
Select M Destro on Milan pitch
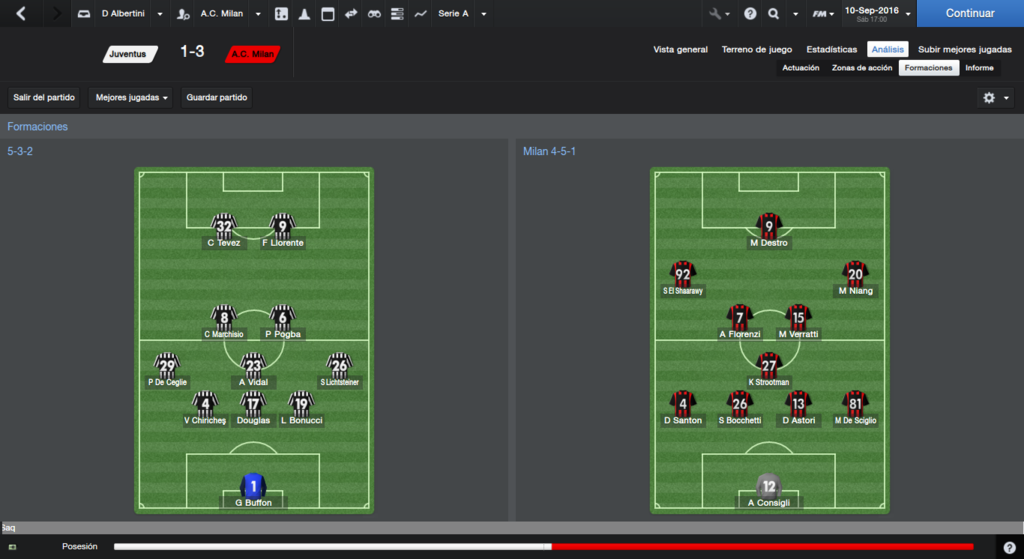tap(768, 230)
